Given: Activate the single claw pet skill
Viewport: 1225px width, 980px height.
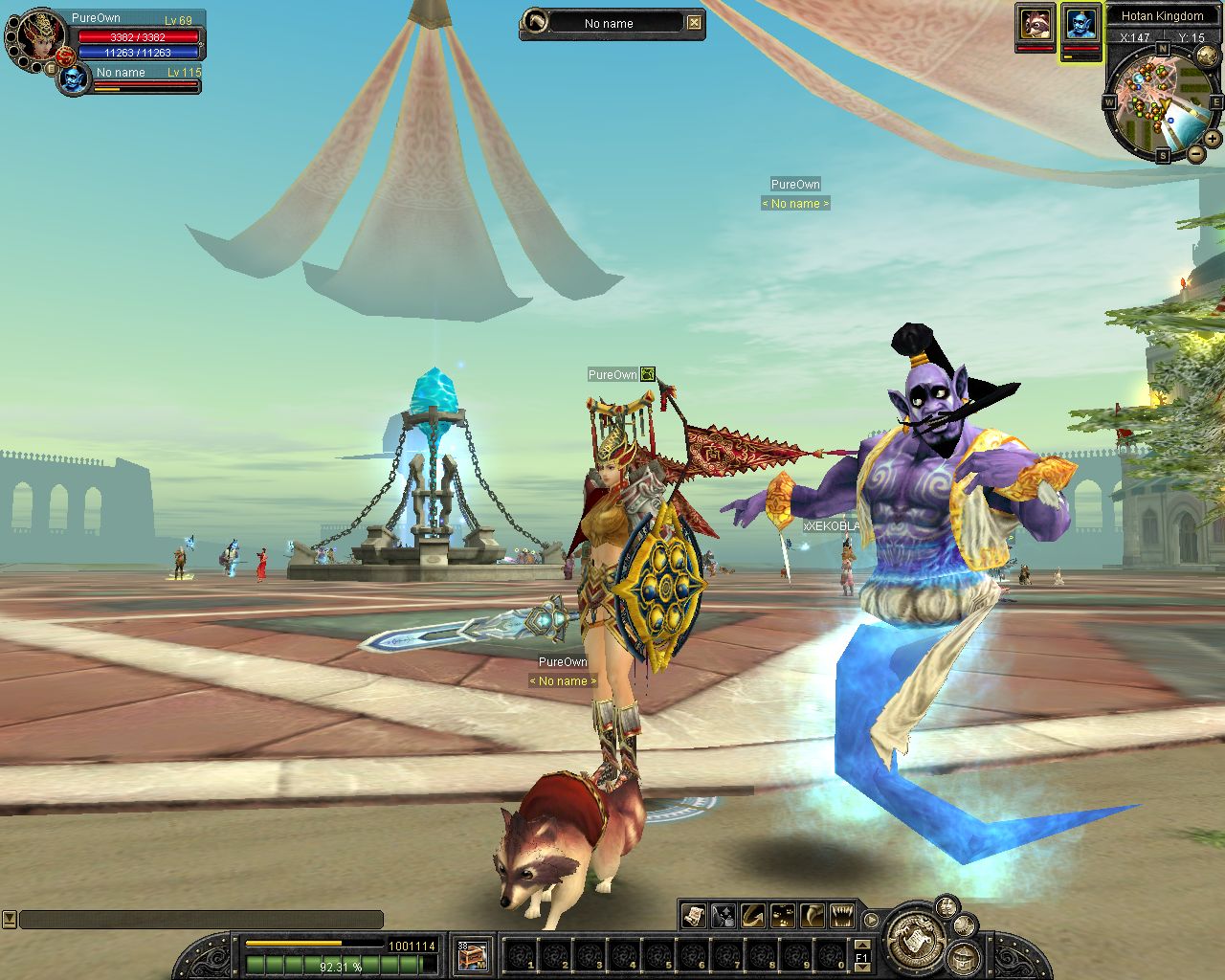Looking at the screenshot, I should coord(813,916).
